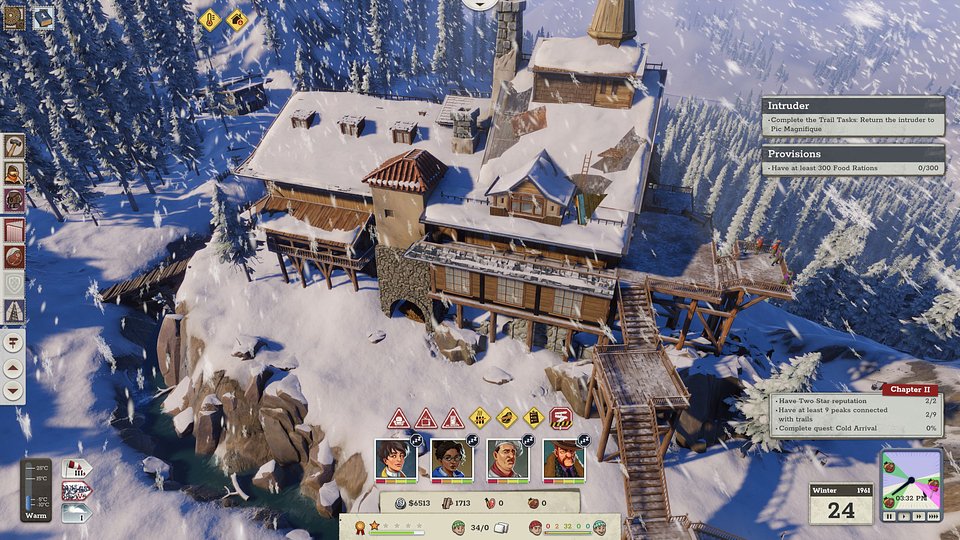The height and width of the screenshot is (540, 960).
Task: Click the red octagonal signpost alert
Action: [562, 418]
